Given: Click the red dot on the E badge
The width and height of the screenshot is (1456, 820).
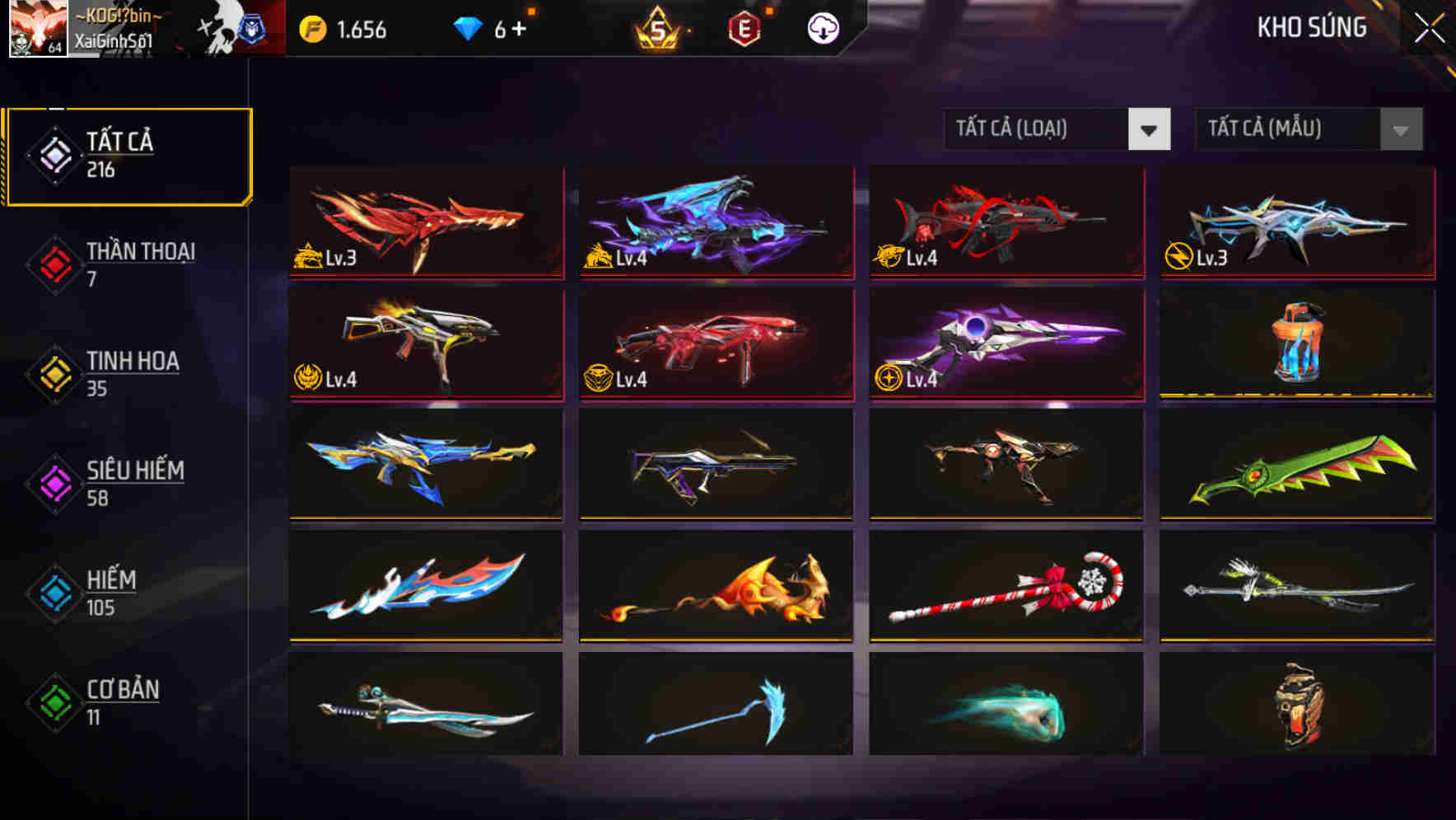Looking at the screenshot, I should (x=768, y=11).
